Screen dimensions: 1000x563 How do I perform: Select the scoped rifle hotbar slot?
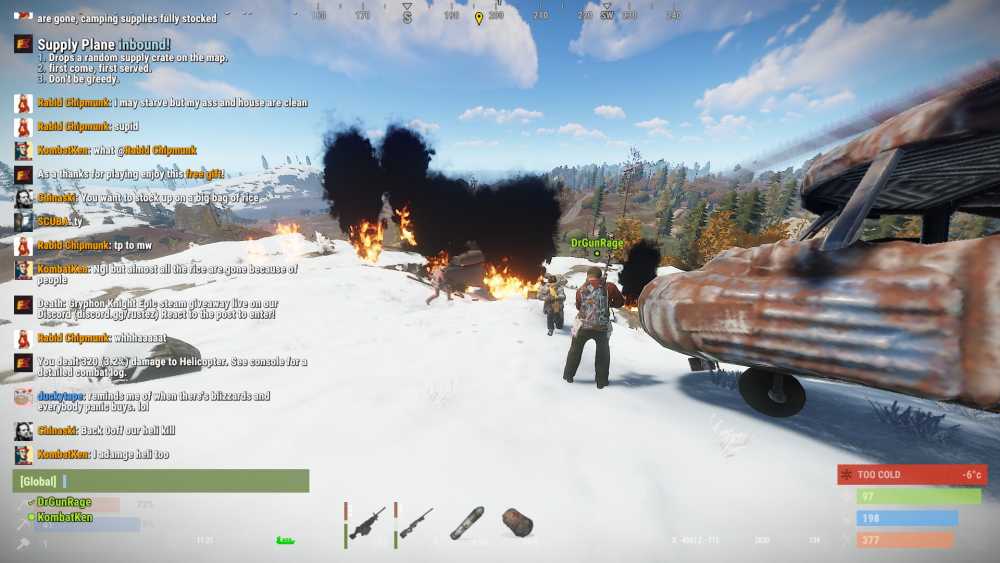416,523
